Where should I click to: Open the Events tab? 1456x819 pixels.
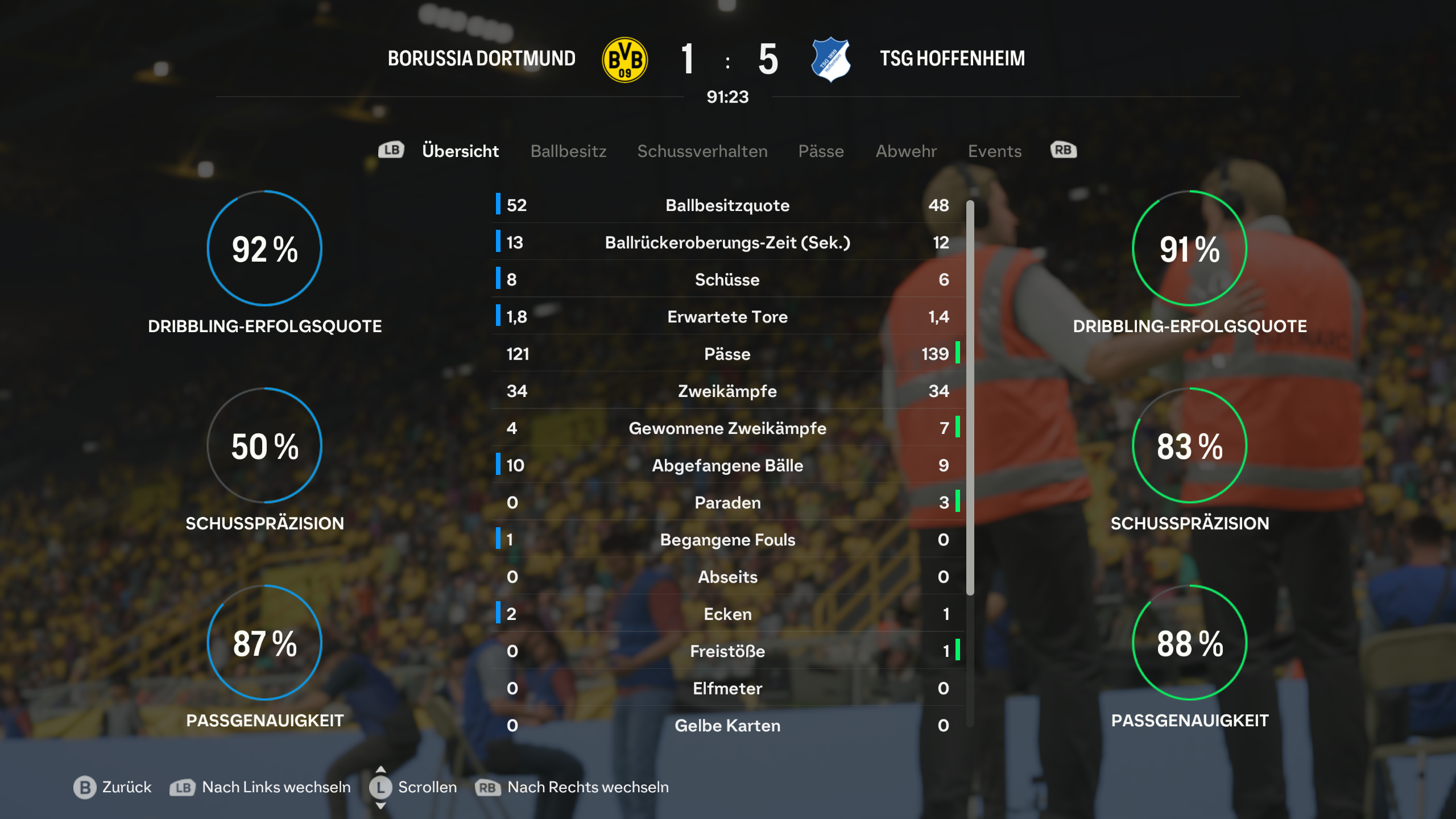point(995,151)
